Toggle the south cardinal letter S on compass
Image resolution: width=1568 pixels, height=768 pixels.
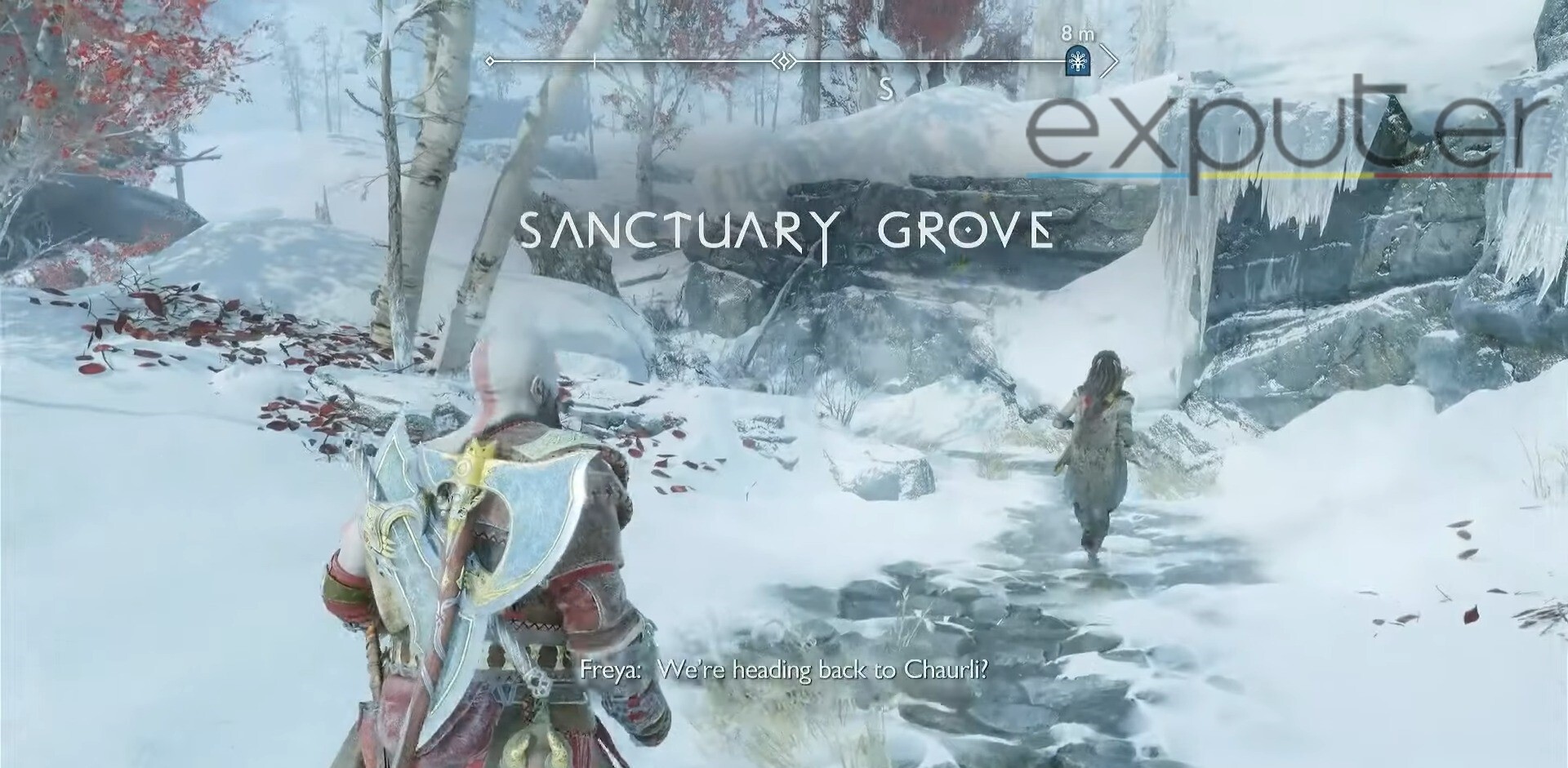tap(887, 86)
